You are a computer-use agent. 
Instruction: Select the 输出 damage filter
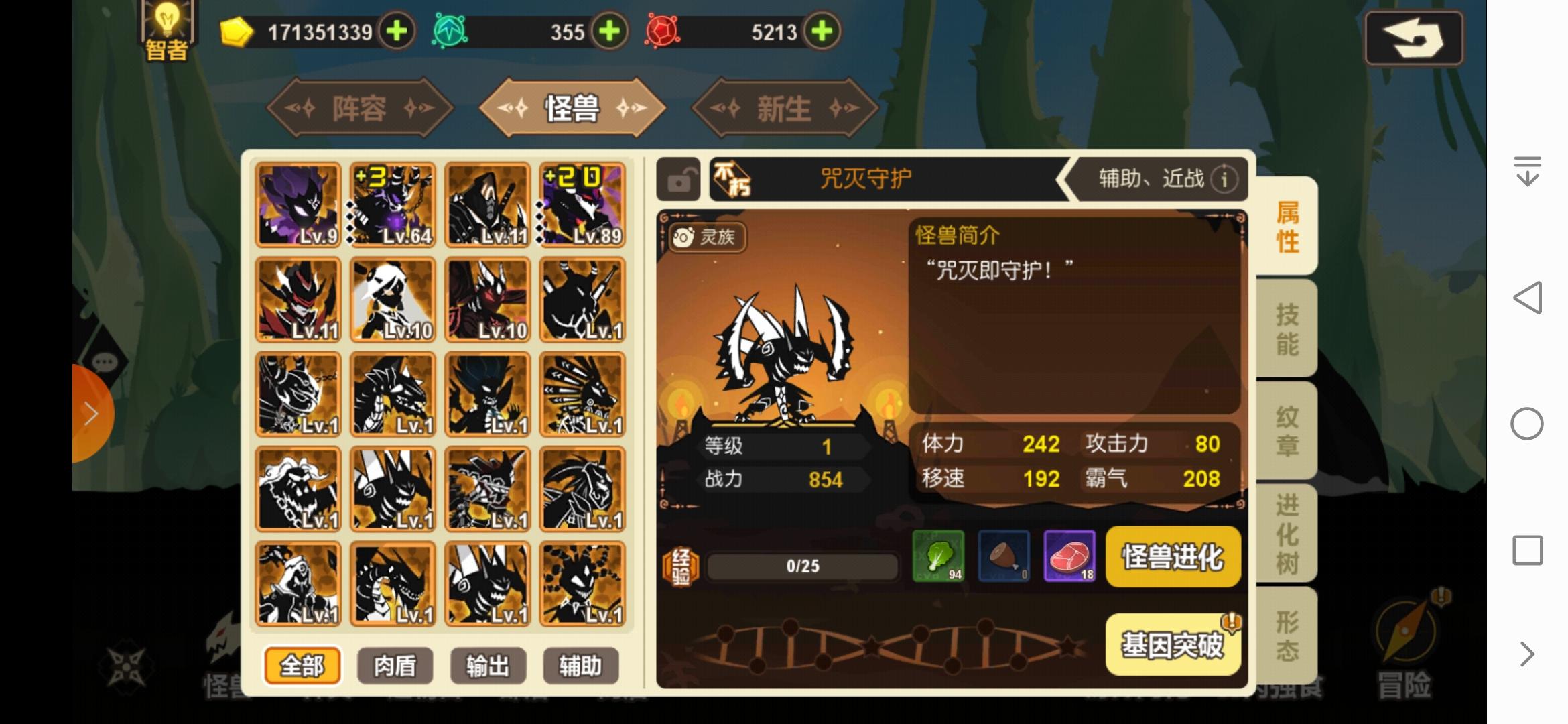(488, 665)
